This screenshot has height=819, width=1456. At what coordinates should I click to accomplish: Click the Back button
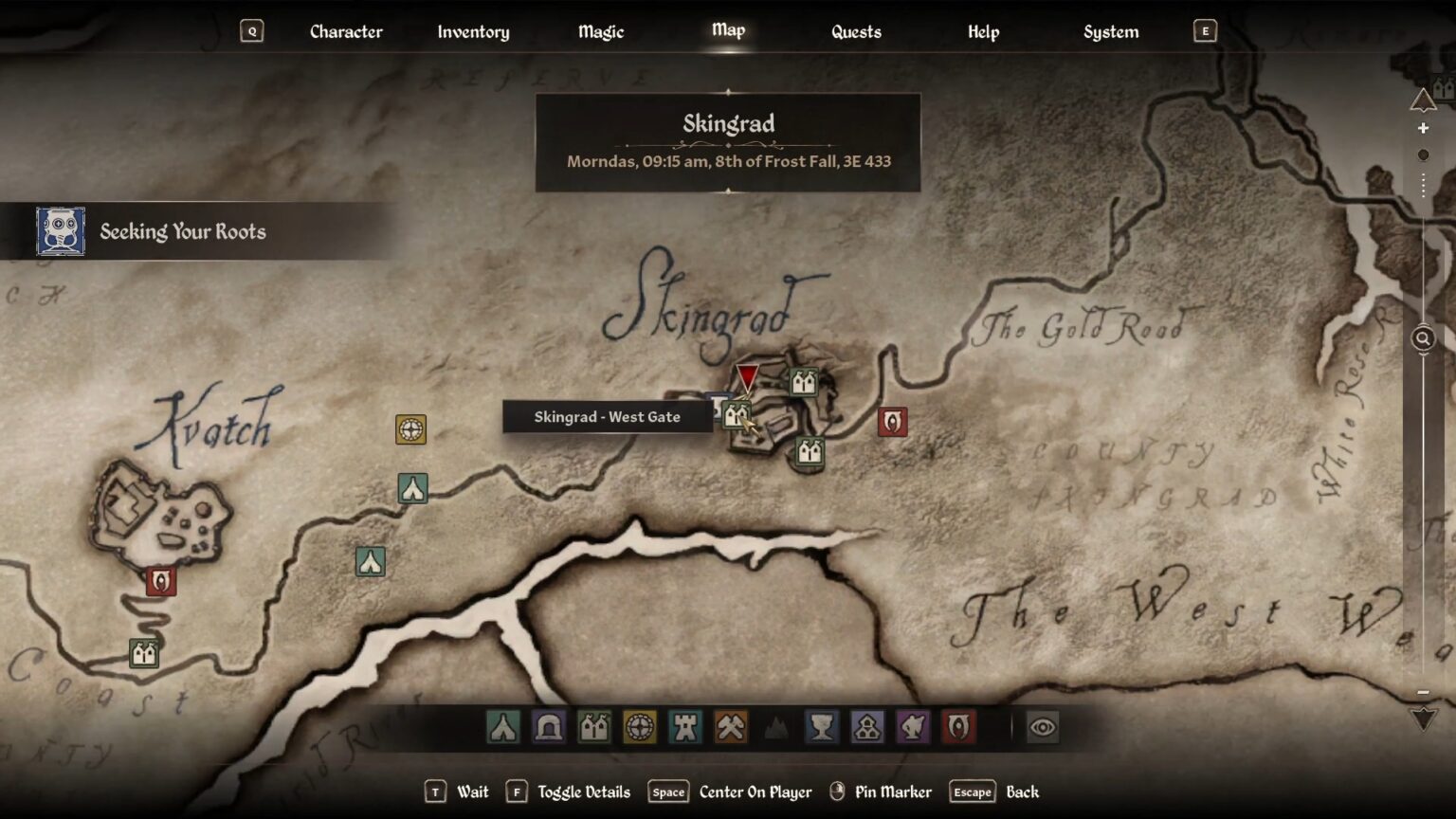click(1021, 792)
